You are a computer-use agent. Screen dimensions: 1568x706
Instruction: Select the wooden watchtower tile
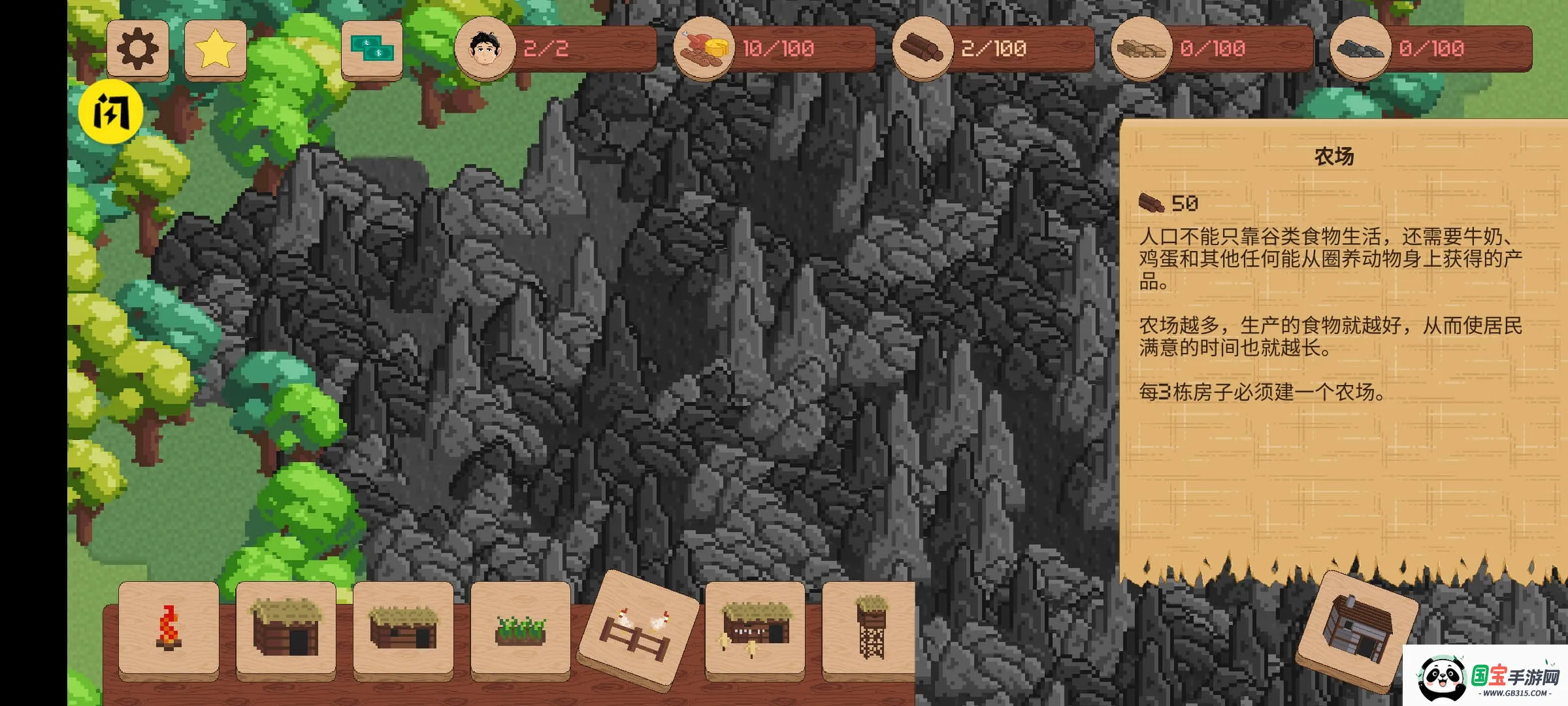871,629
